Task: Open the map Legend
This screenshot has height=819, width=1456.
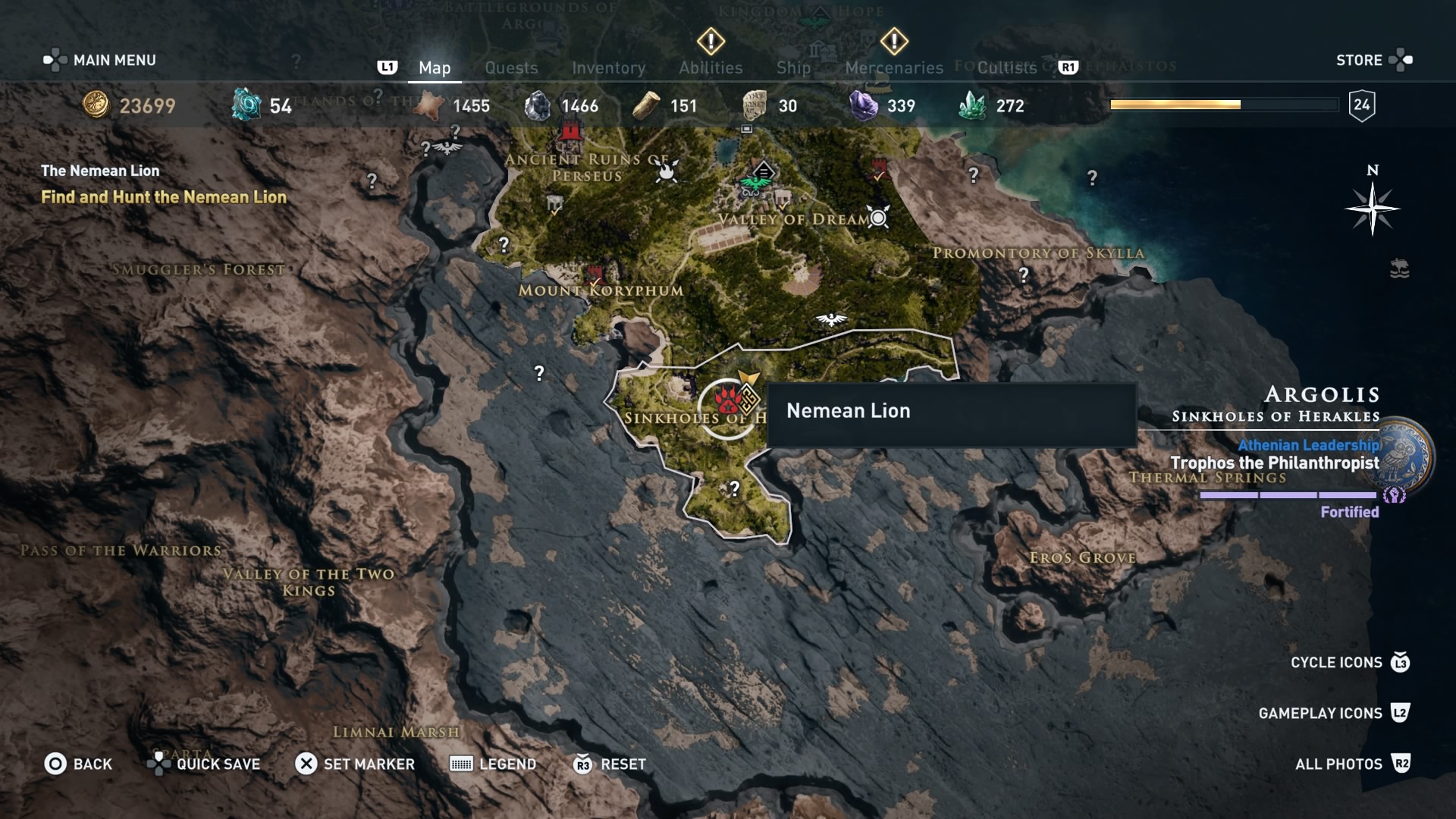Action: [493, 764]
